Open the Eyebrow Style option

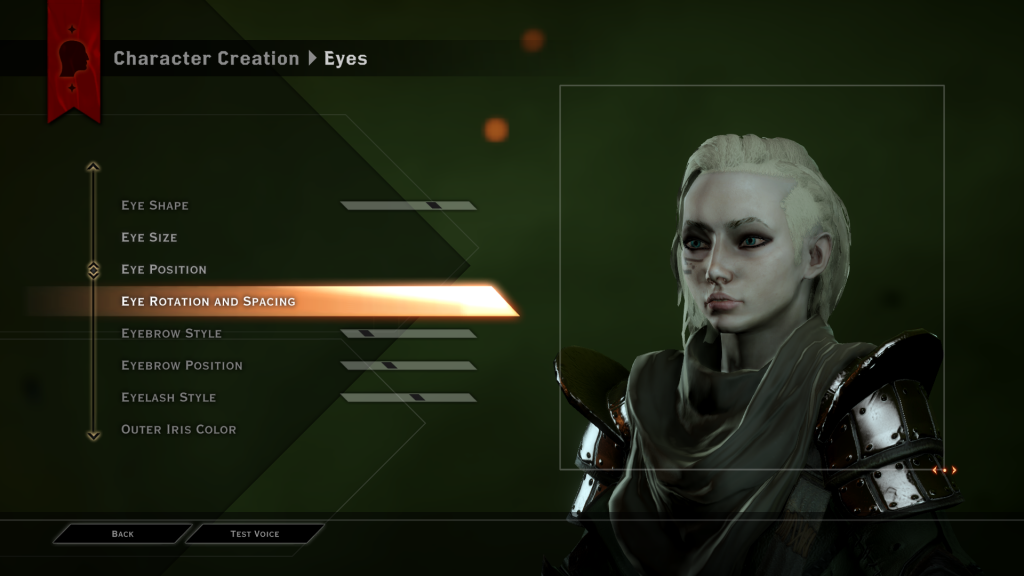click(171, 334)
